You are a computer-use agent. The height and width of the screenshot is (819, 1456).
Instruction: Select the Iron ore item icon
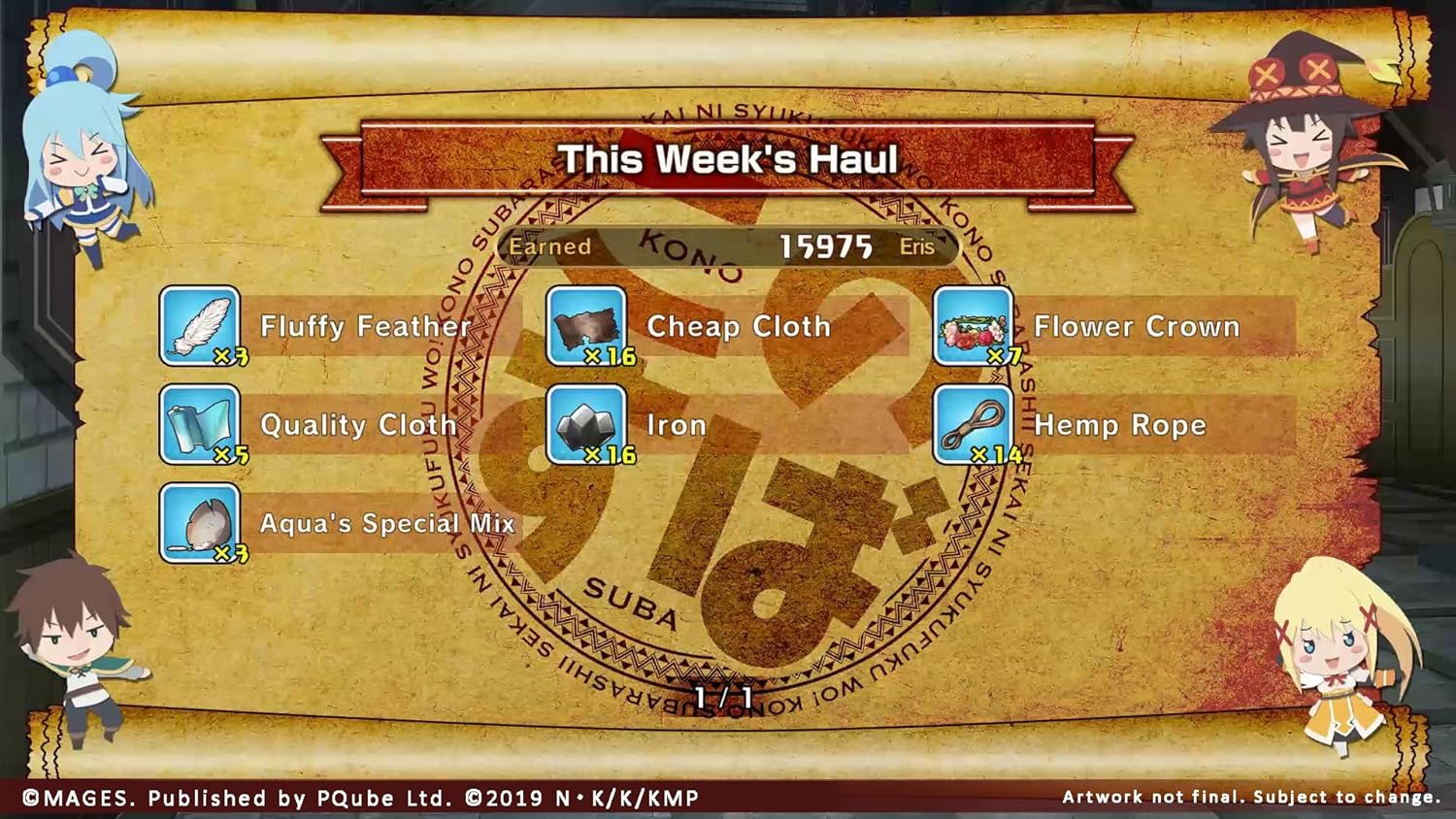(585, 424)
